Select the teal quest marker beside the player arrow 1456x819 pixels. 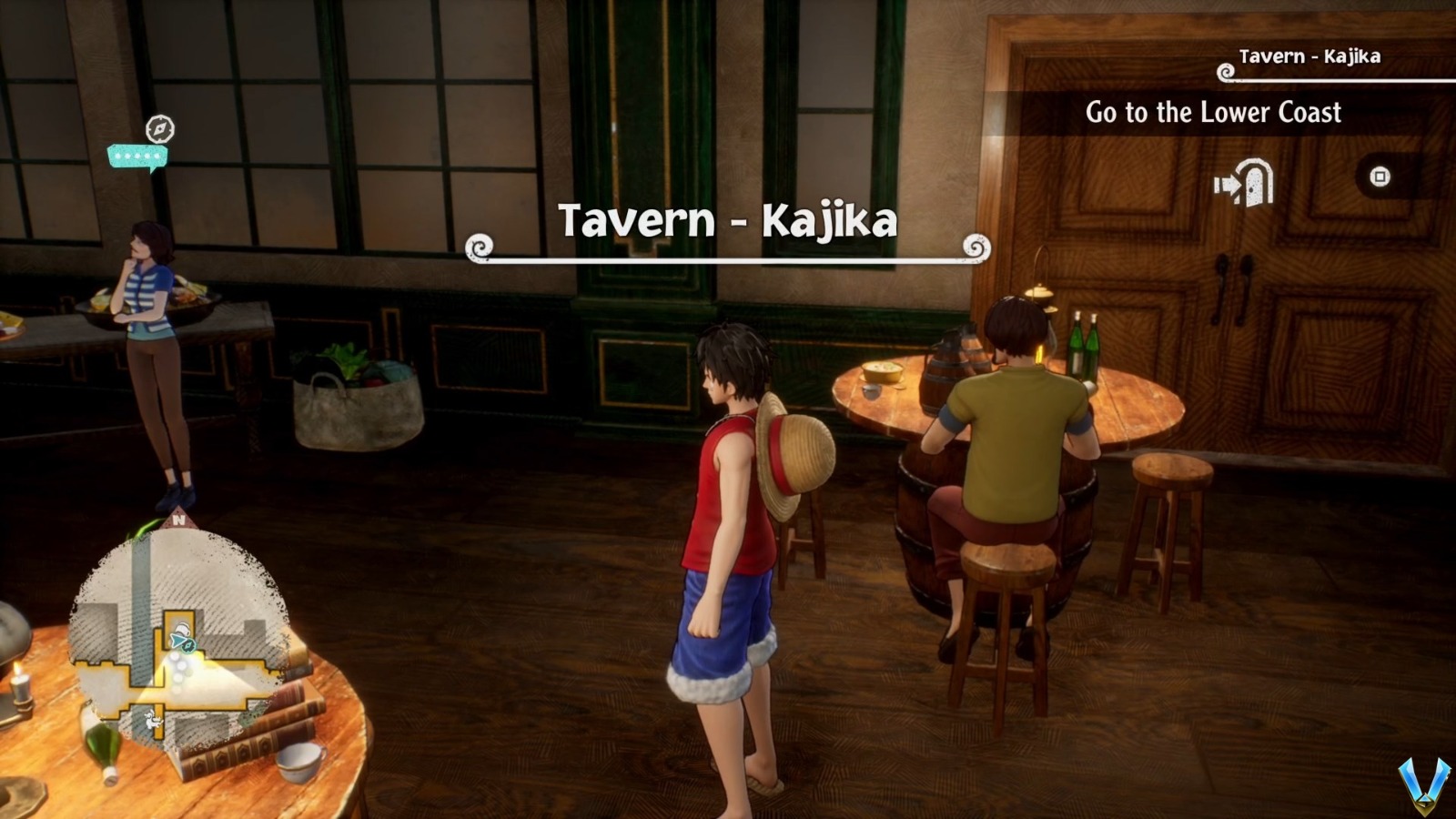(x=189, y=646)
